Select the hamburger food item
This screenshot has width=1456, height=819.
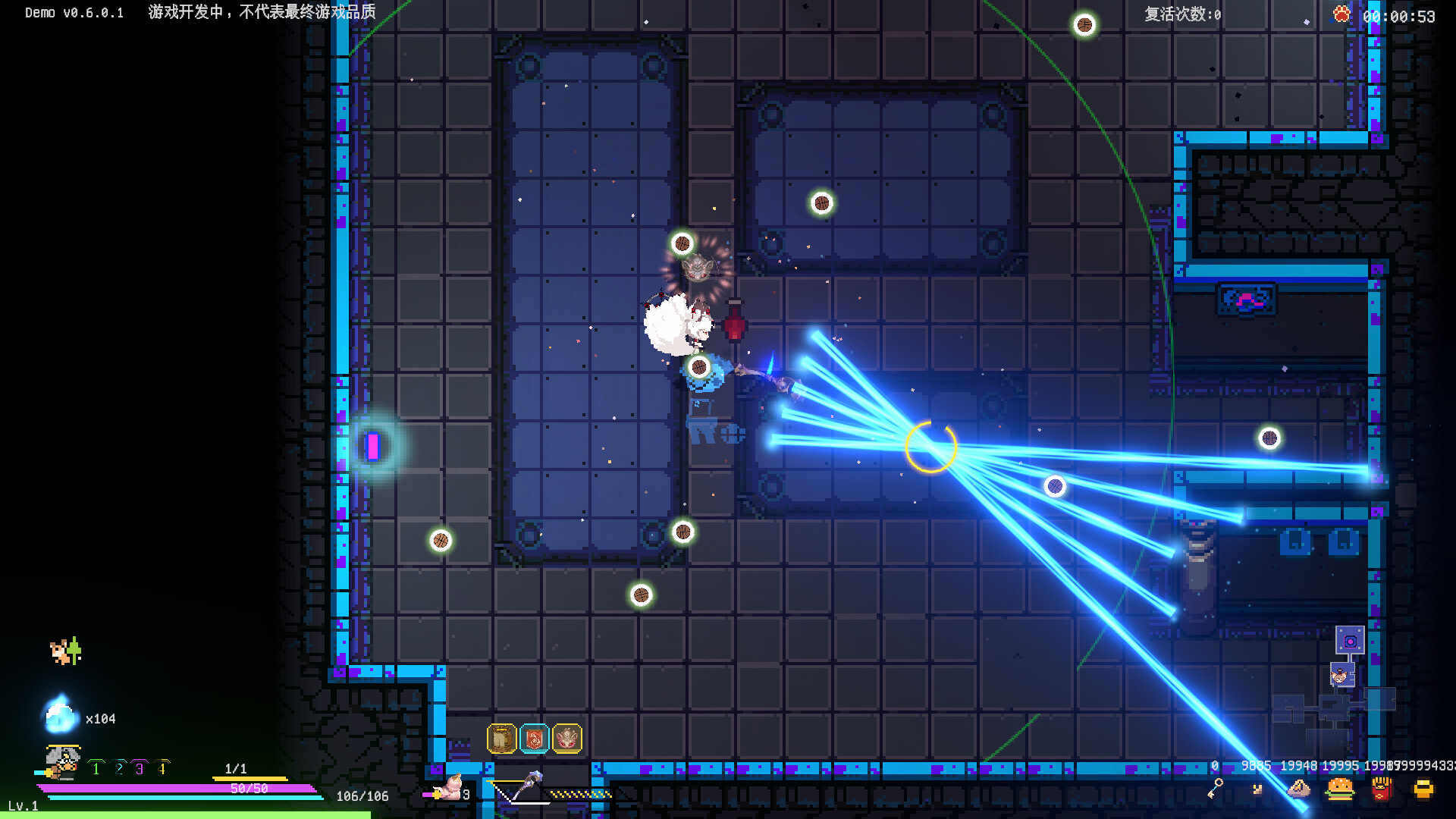point(1340,789)
